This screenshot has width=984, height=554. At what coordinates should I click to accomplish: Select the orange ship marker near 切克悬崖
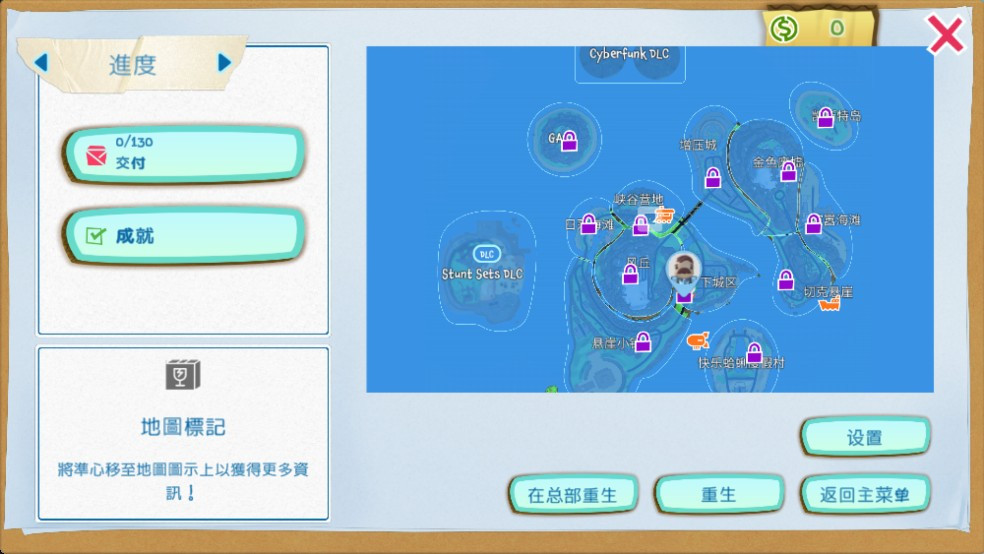pos(829,304)
